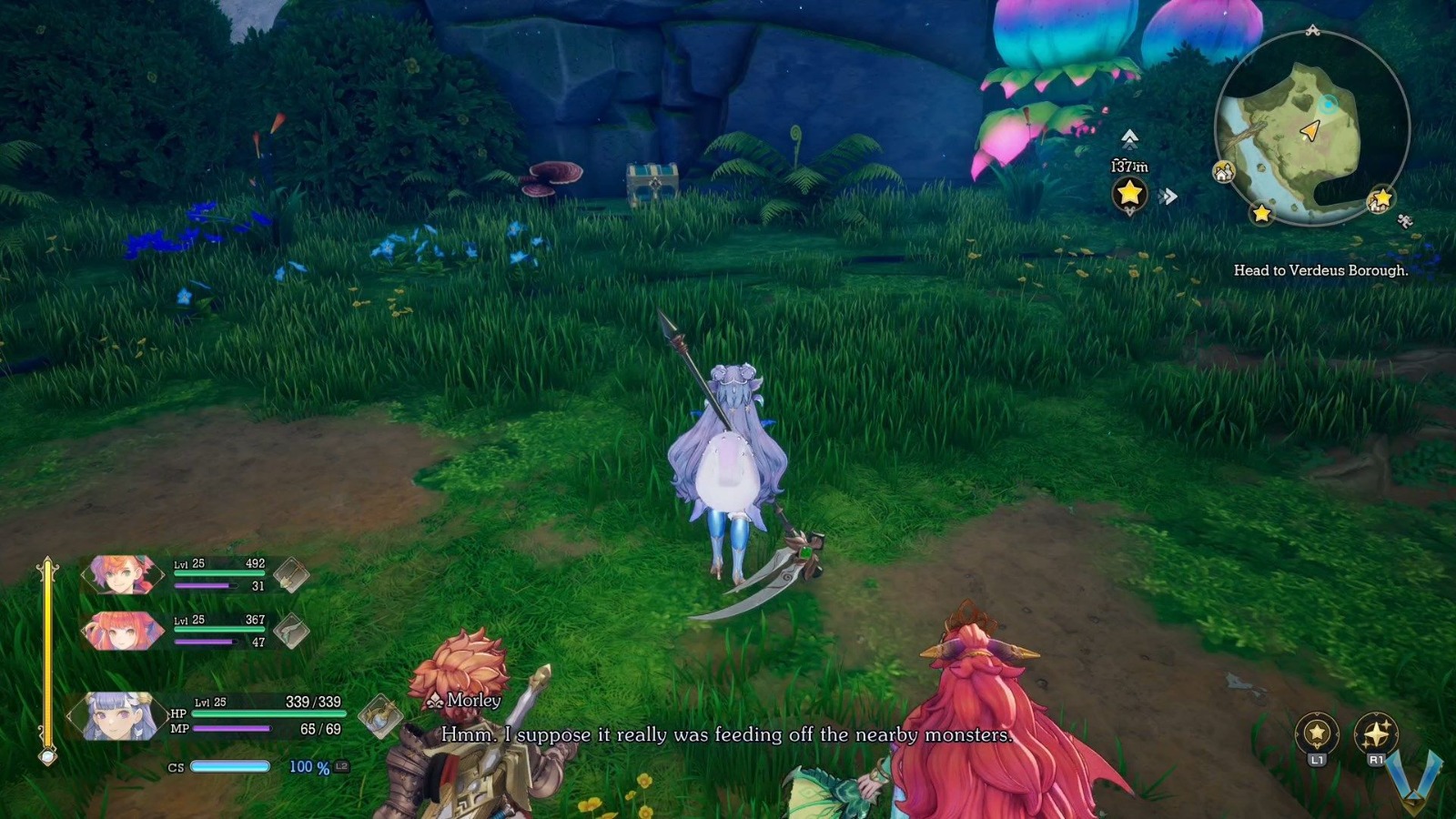Click the sprint runner icon near the minimap edge

point(1405,221)
